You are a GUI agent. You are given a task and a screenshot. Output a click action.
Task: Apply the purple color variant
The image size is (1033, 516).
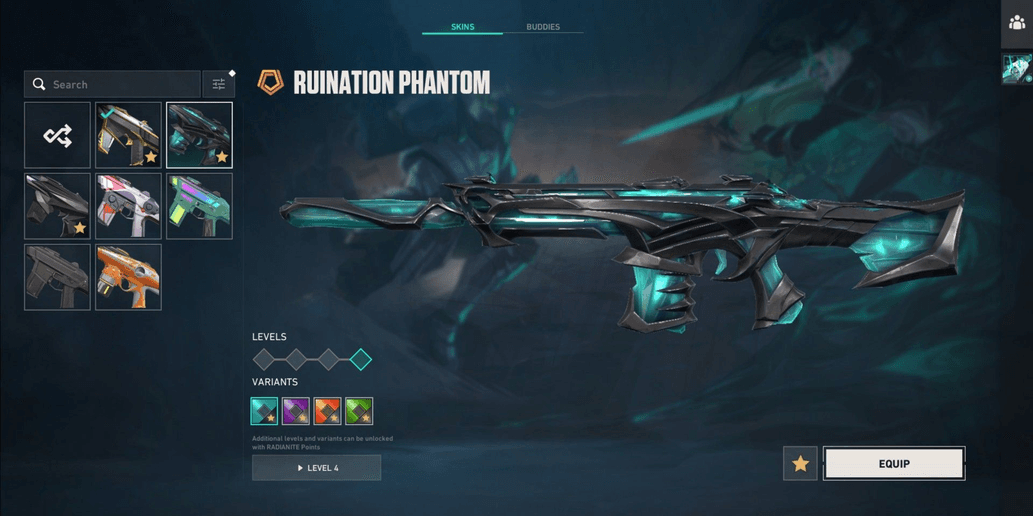296,411
